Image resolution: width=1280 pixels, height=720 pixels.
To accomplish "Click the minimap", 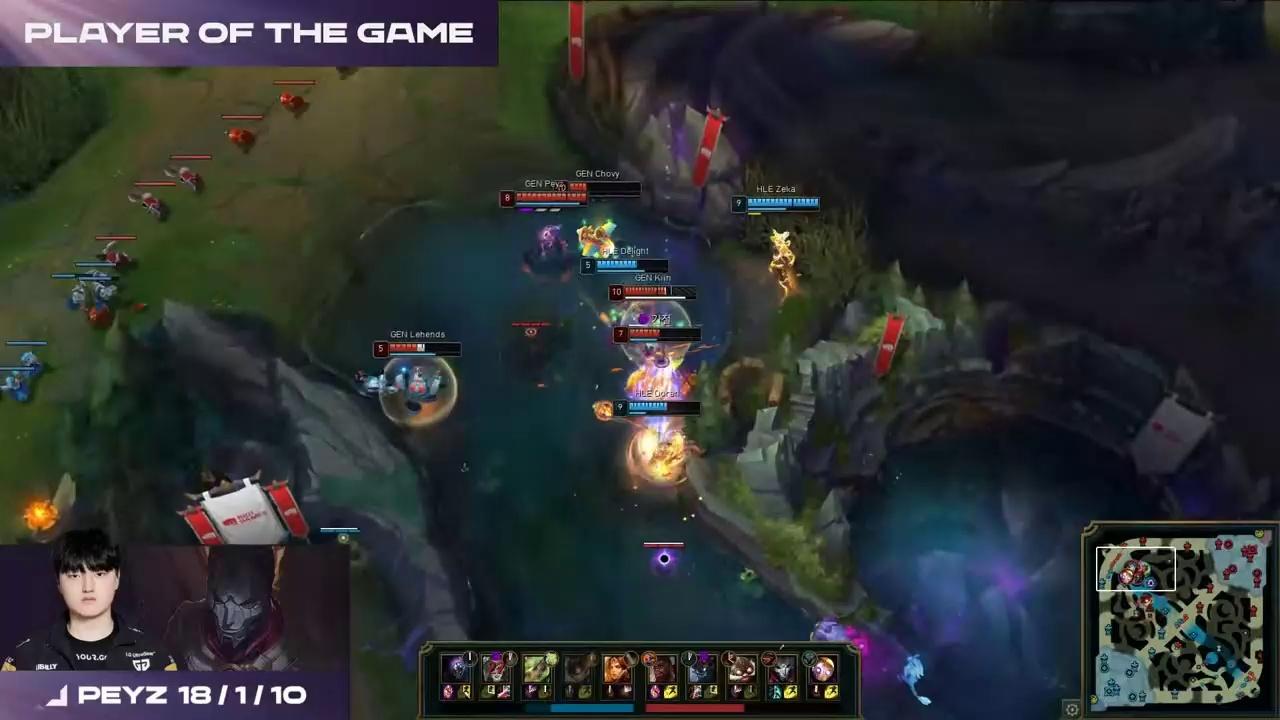I will coord(1182,621).
